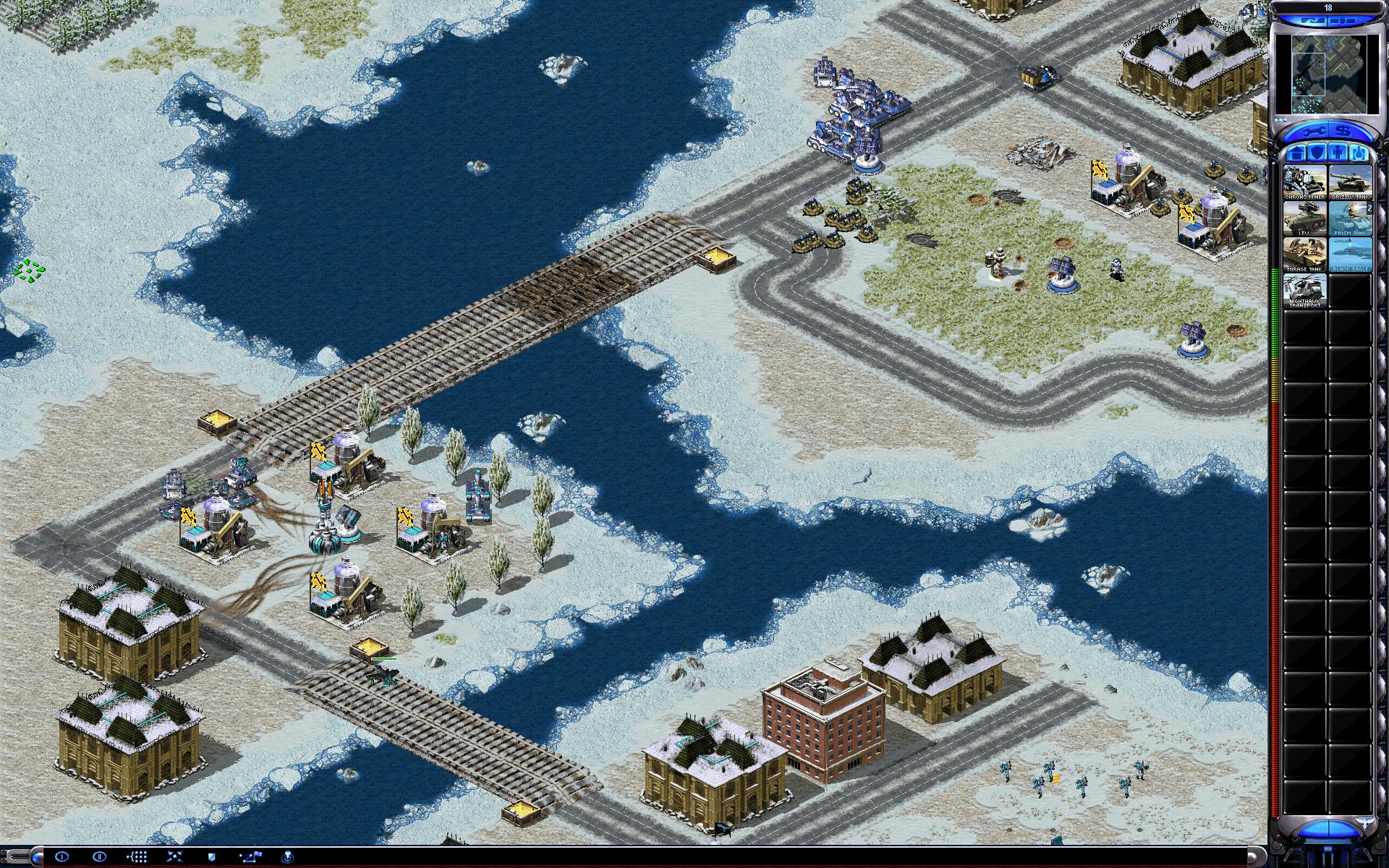Image resolution: width=1389 pixels, height=868 pixels.
Task: Open the shield defenses build tab
Action: [x=1317, y=153]
